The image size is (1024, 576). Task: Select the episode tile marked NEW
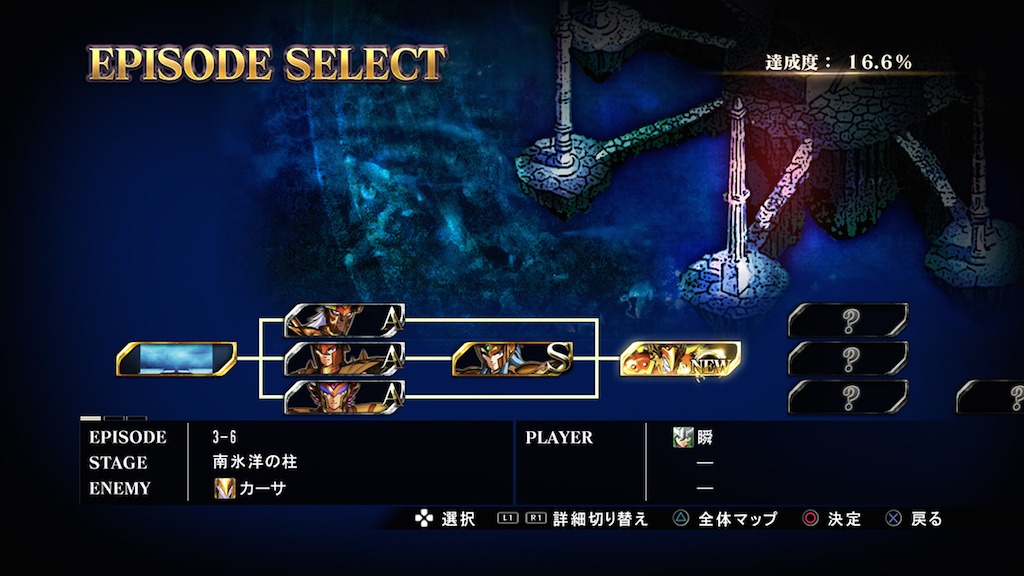pos(680,358)
